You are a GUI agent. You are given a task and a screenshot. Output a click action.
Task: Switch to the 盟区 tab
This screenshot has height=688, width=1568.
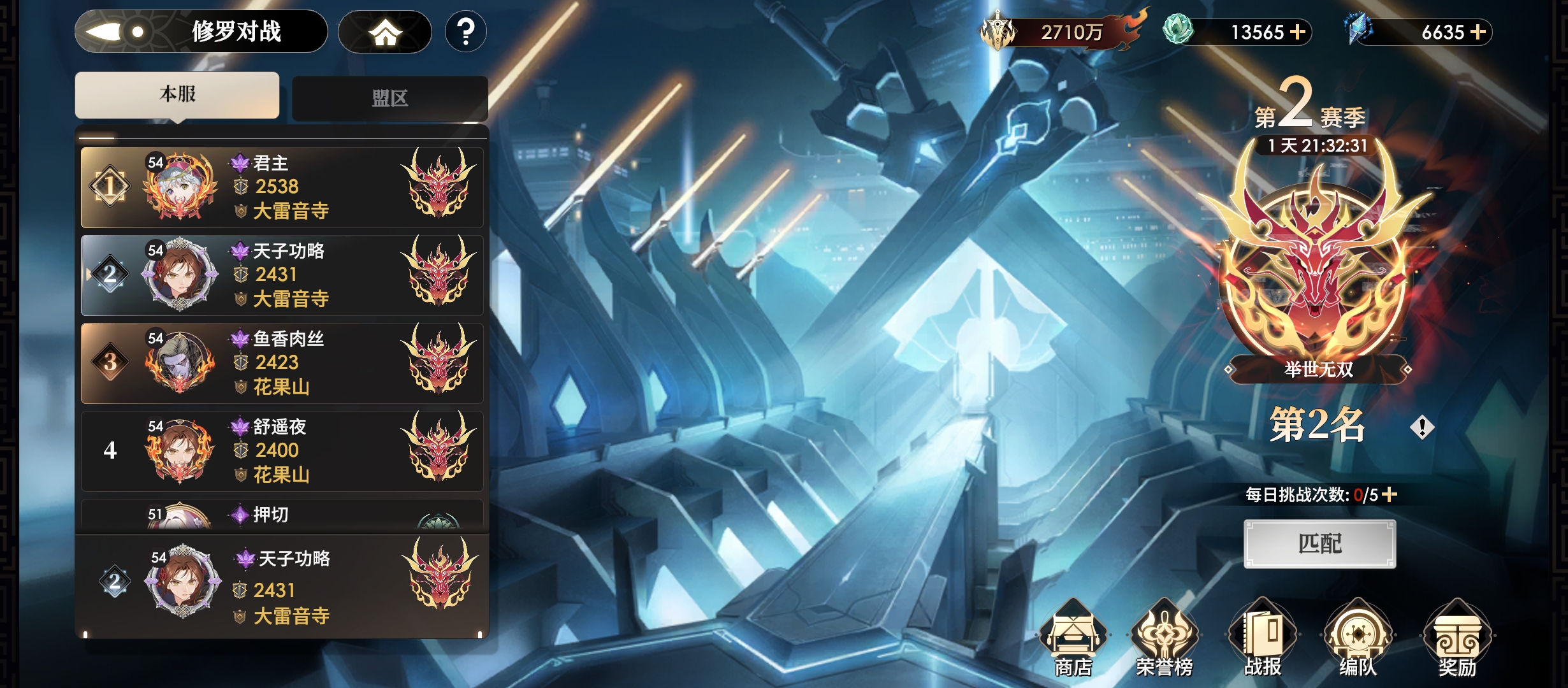[389, 98]
